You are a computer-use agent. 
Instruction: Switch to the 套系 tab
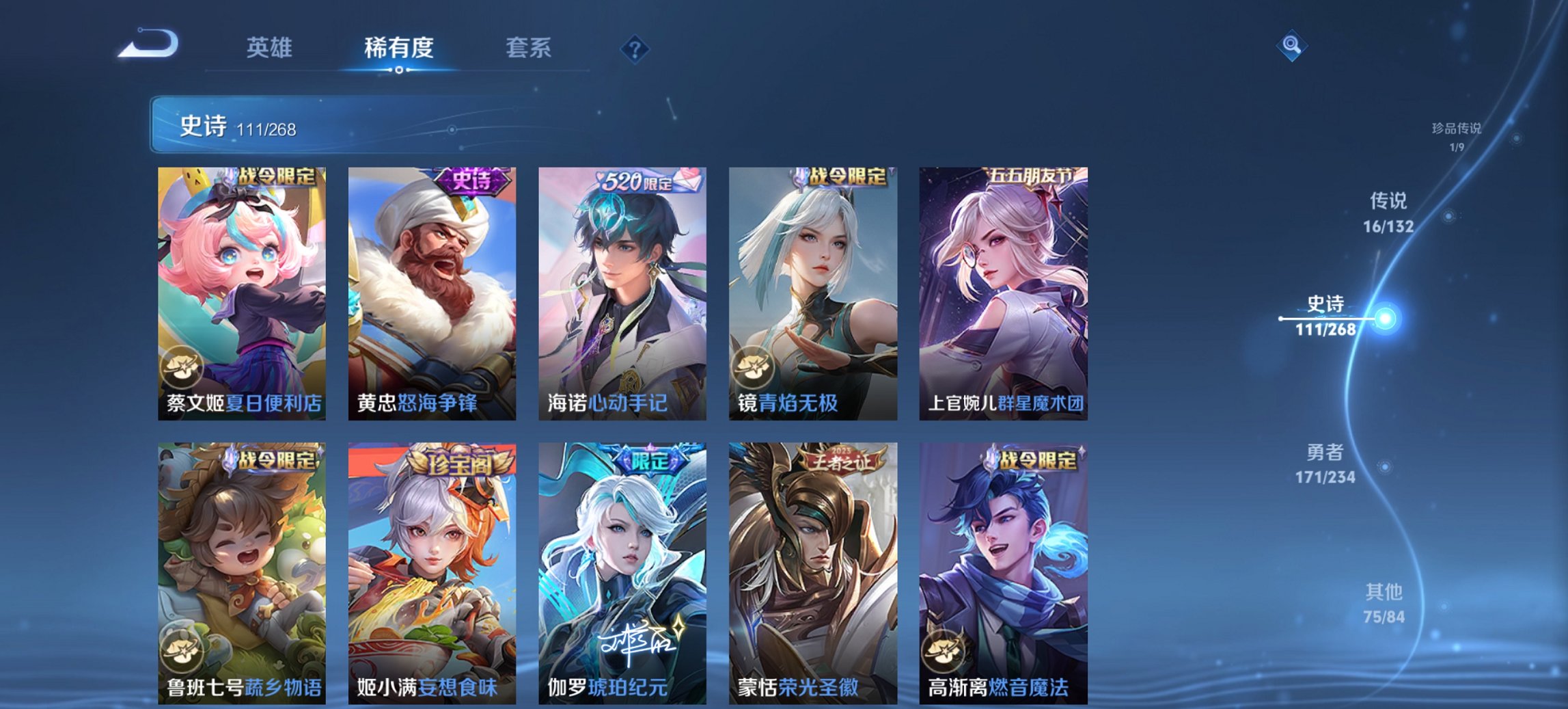click(529, 48)
